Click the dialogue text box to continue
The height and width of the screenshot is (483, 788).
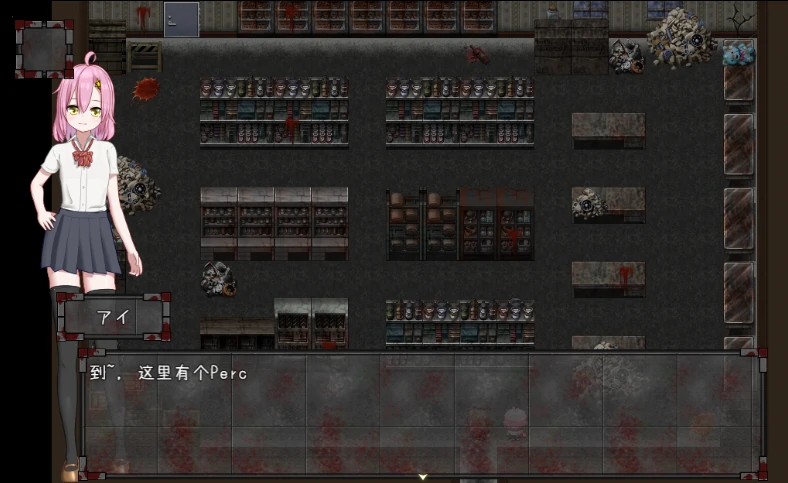(422, 412)
